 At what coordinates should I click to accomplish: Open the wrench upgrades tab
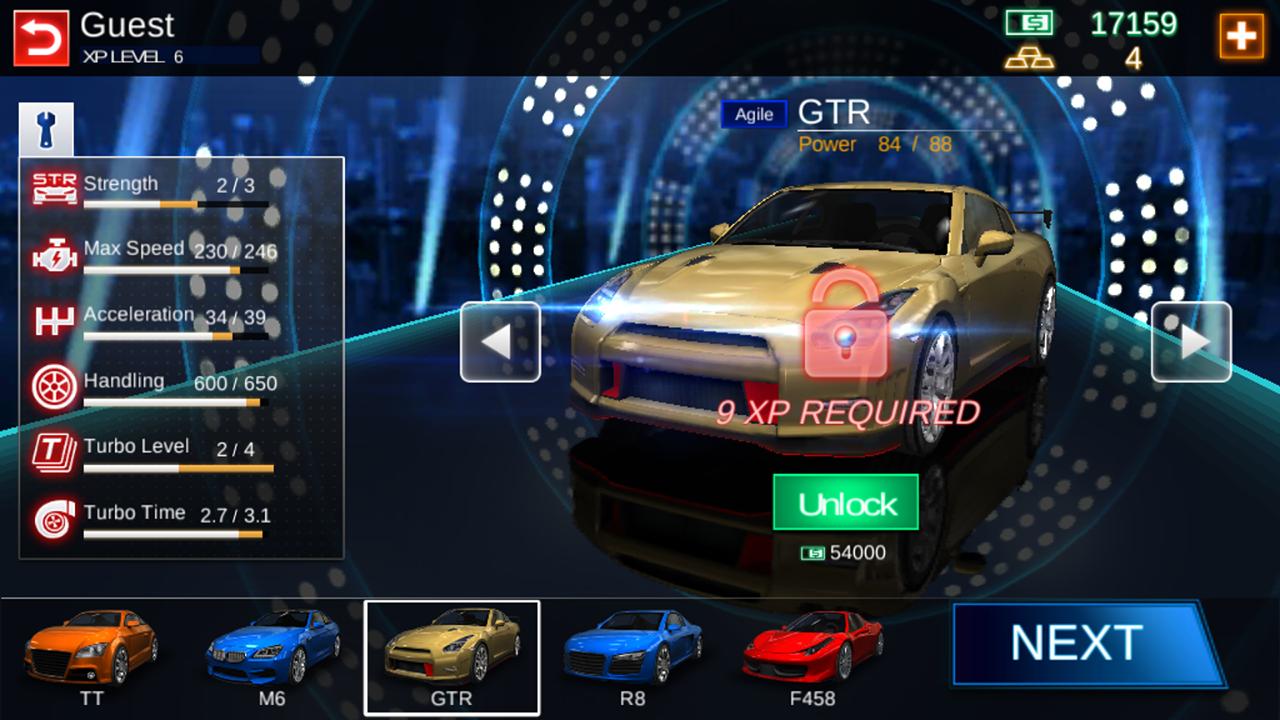click(x=44, y=127)
